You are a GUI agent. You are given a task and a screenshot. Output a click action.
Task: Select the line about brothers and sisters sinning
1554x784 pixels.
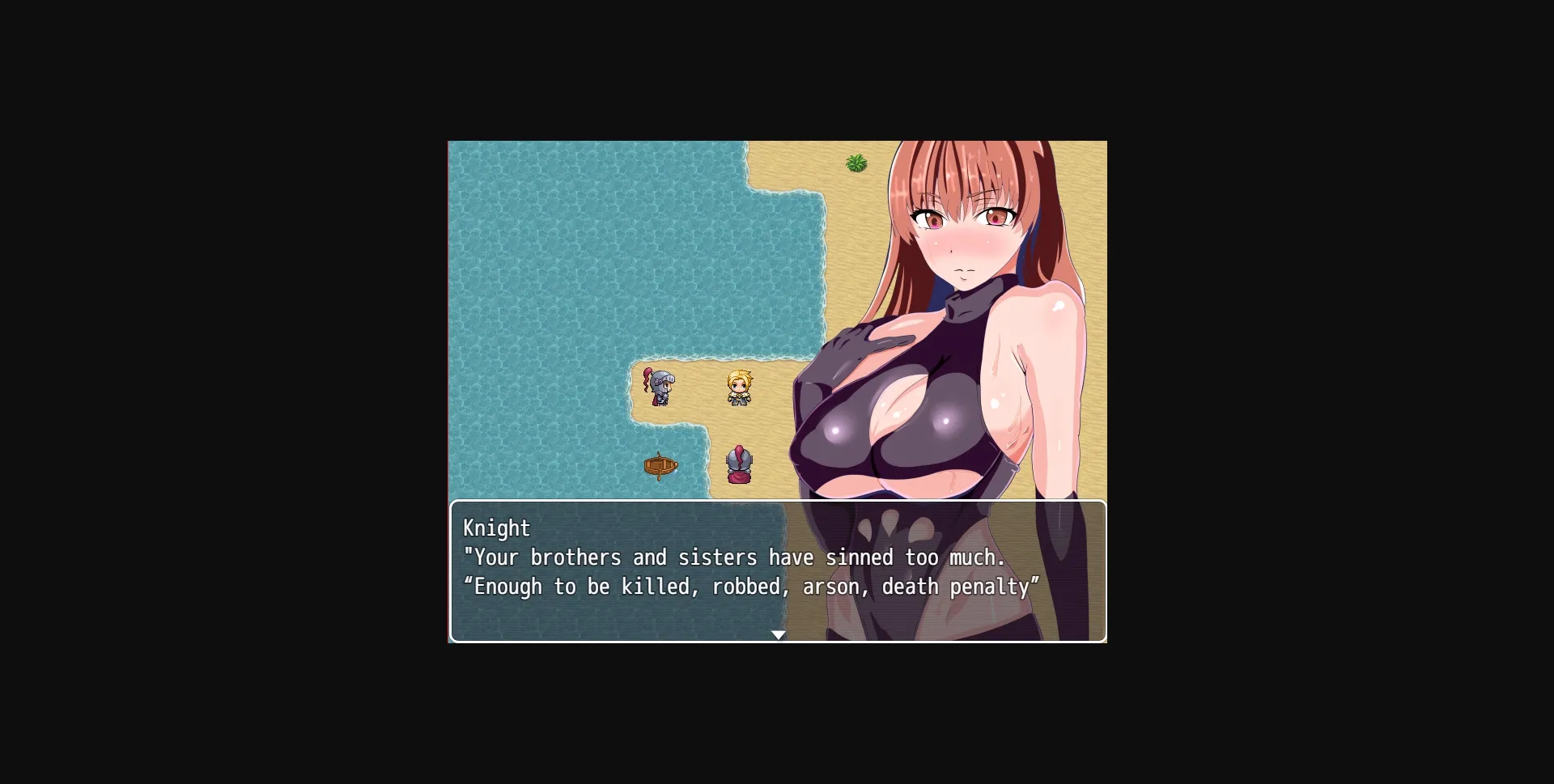(x=733, y=557)
